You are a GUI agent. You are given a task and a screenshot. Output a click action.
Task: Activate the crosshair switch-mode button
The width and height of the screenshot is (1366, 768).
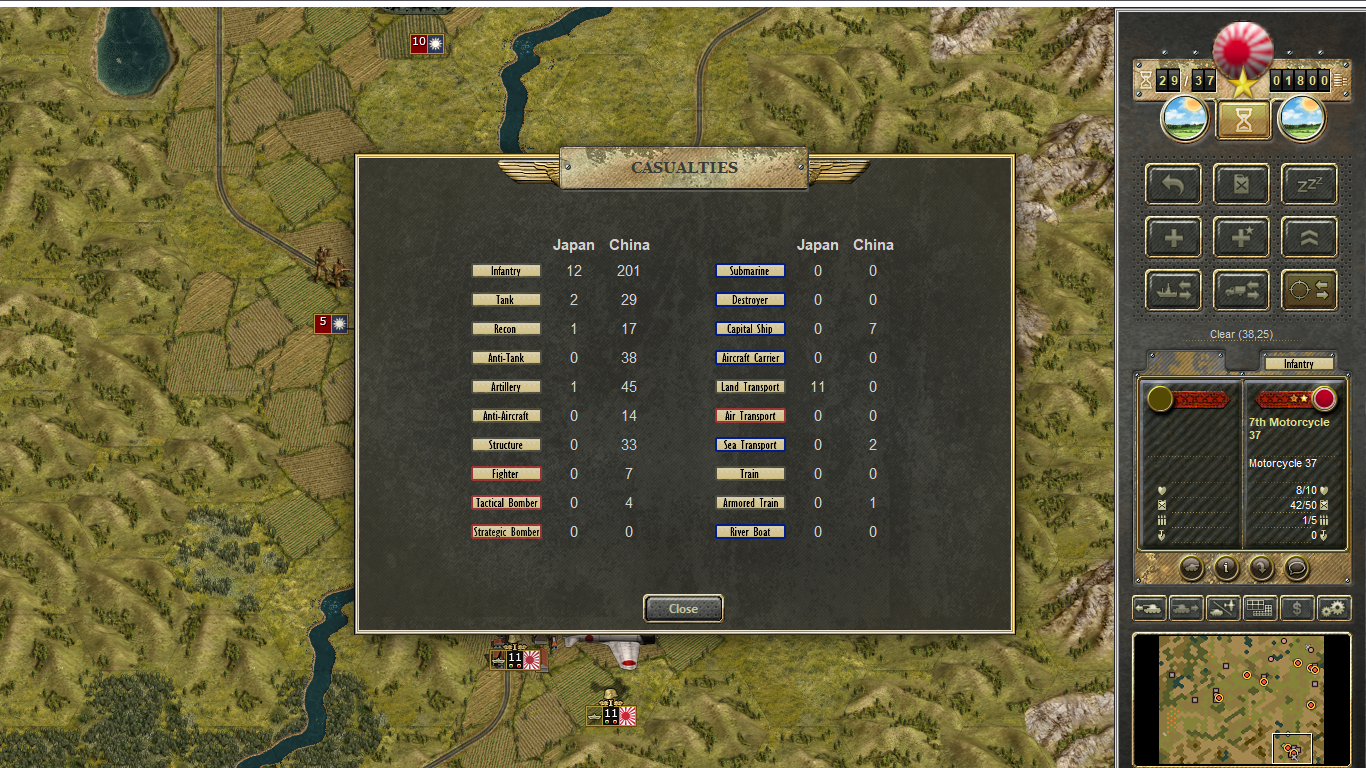coord(1309,290)
